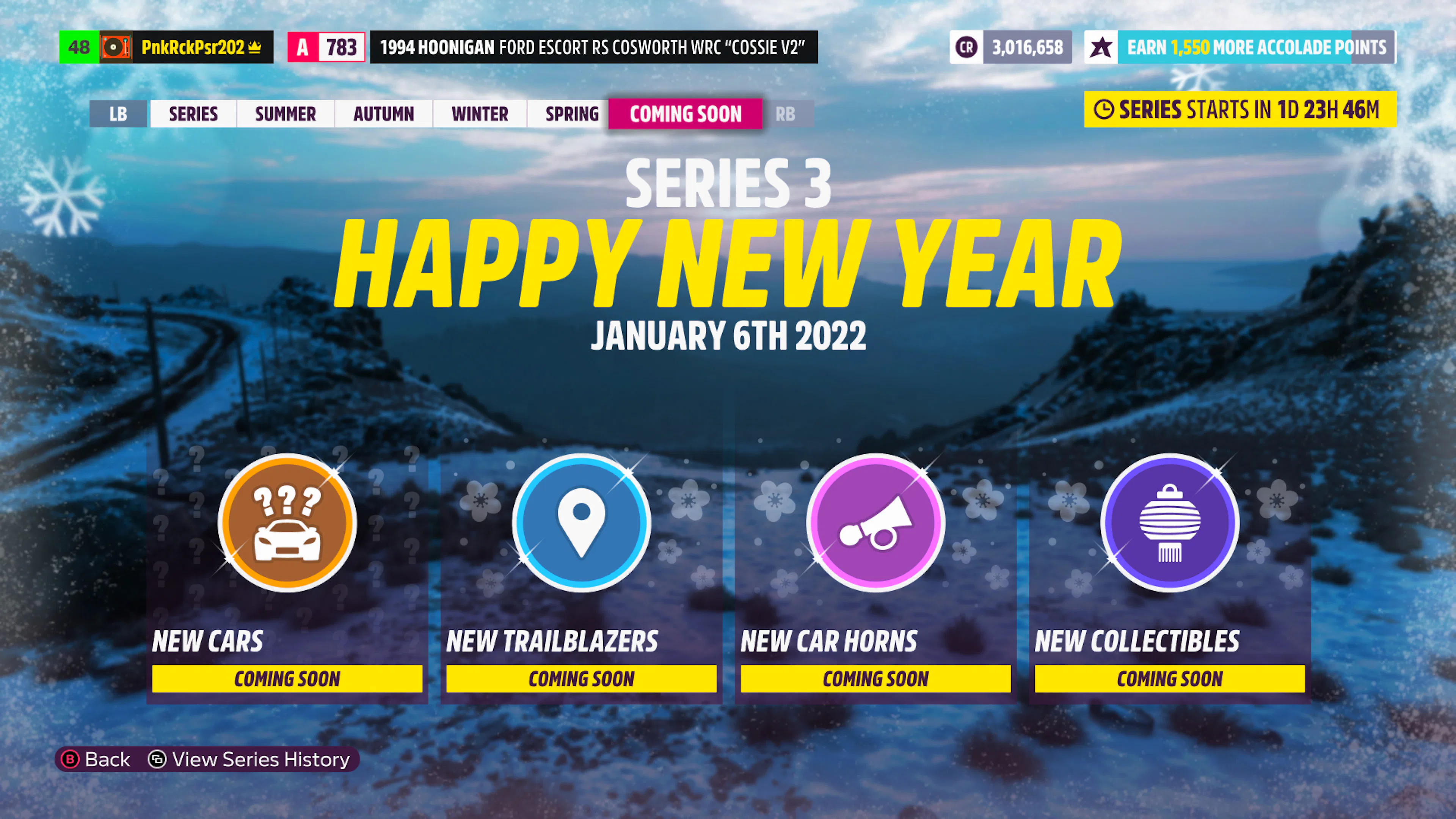Screen dimensions: 1456x819
Task: Switch to the Series tab
Action: click(x=193, y=114)
